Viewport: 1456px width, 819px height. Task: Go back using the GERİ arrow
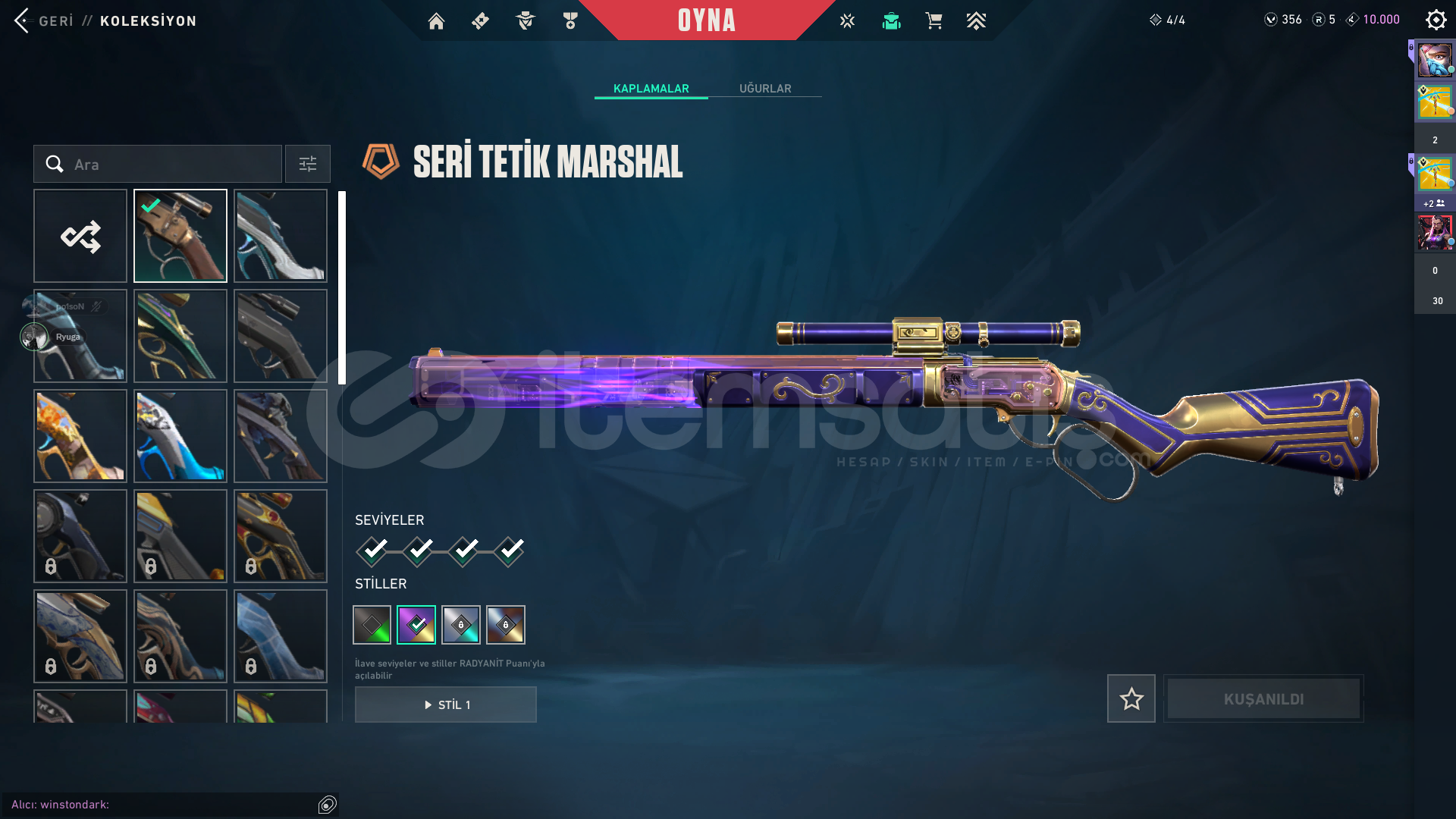22,20
